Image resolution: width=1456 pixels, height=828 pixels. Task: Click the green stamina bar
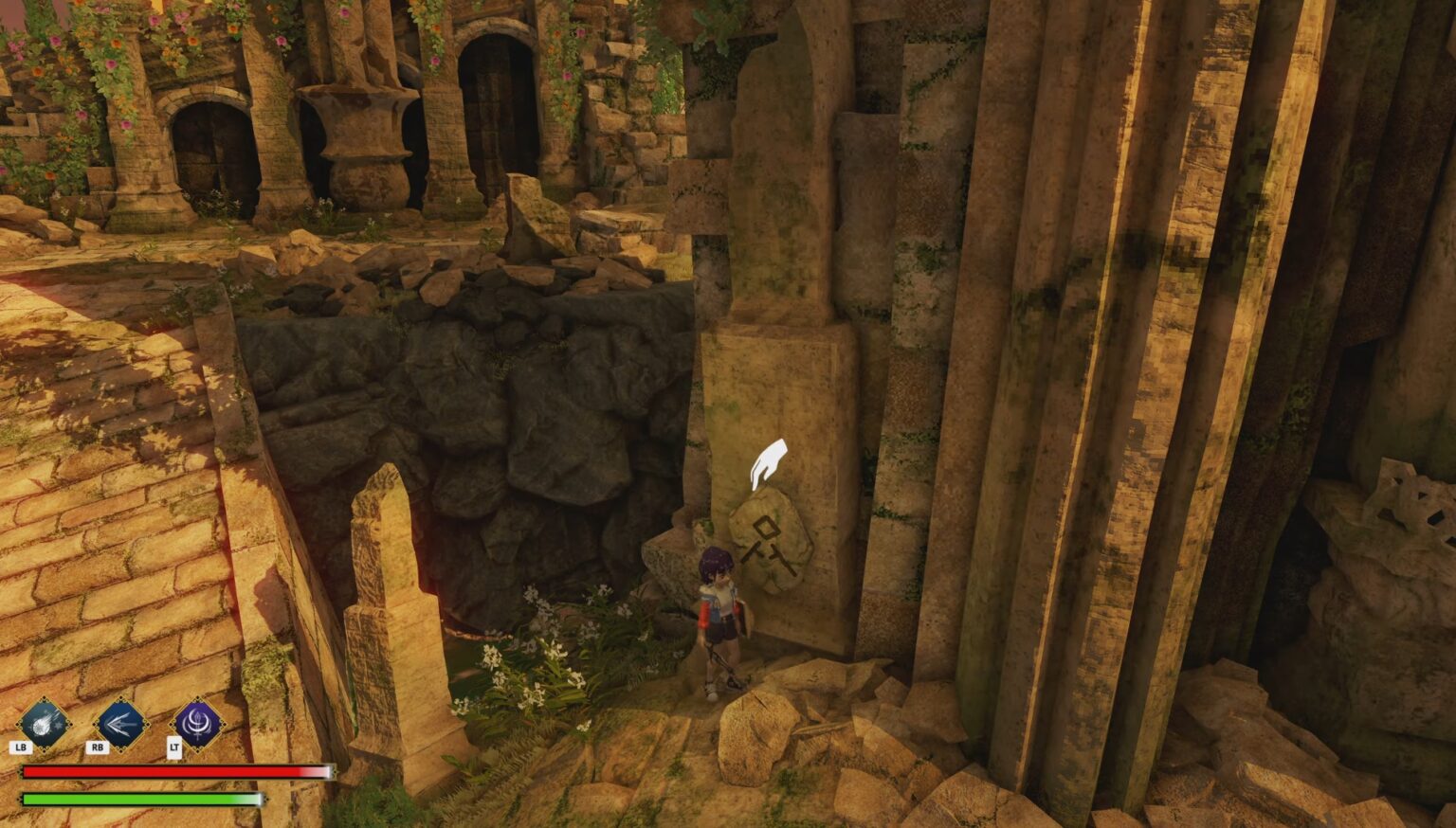(142, 801)
